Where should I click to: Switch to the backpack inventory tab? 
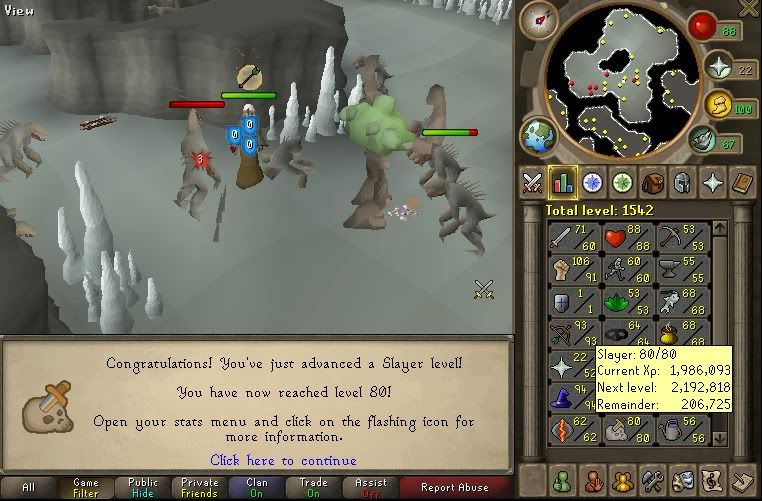tap(653, 183)
